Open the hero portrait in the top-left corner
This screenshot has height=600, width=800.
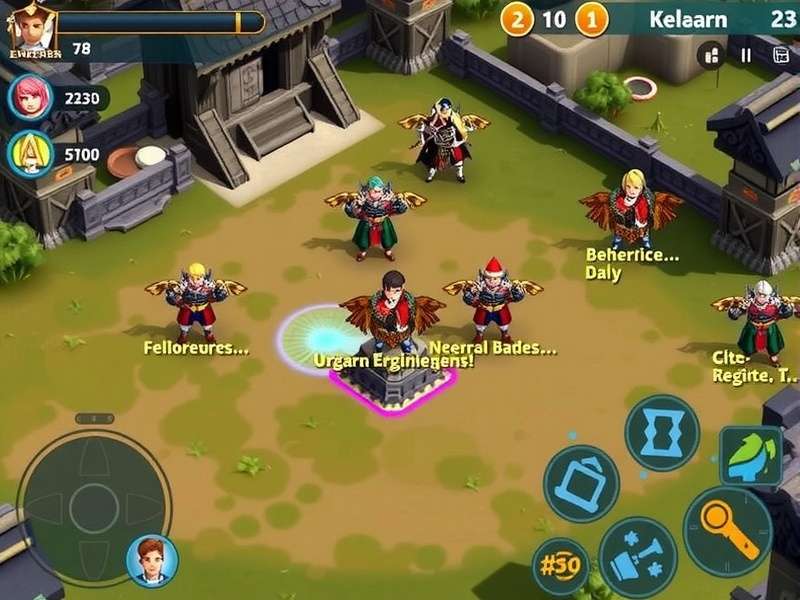(x=31, y=25)
